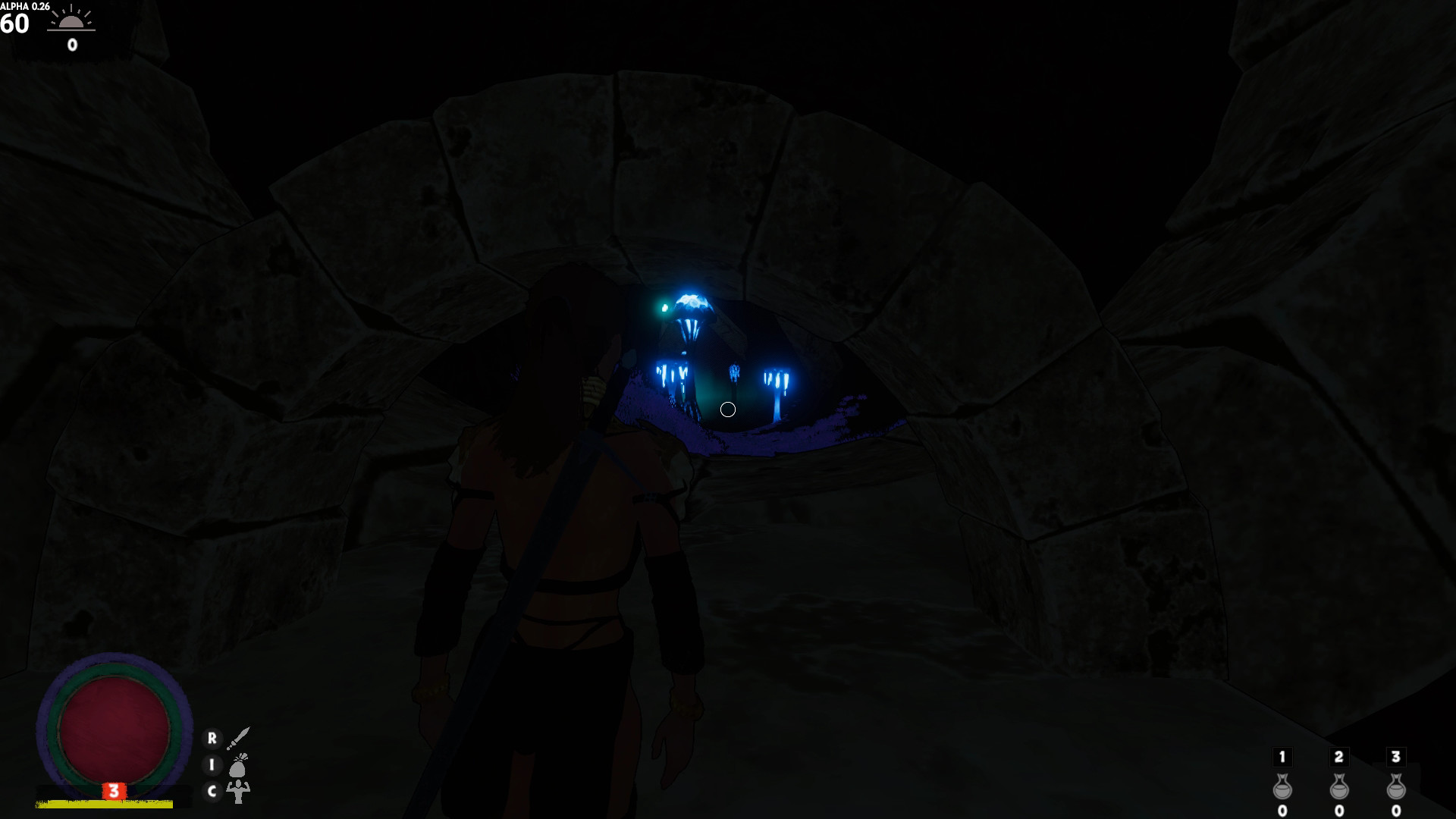Click the circular crosshair reticle
This screenshot has width=1456, height=819.
727,409
